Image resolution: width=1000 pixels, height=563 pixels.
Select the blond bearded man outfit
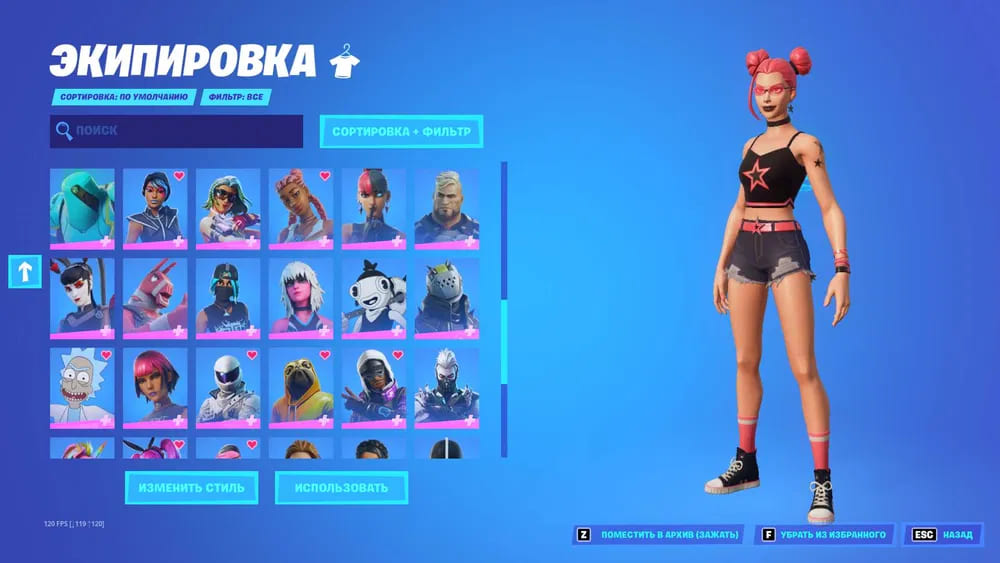pos(447,208)
